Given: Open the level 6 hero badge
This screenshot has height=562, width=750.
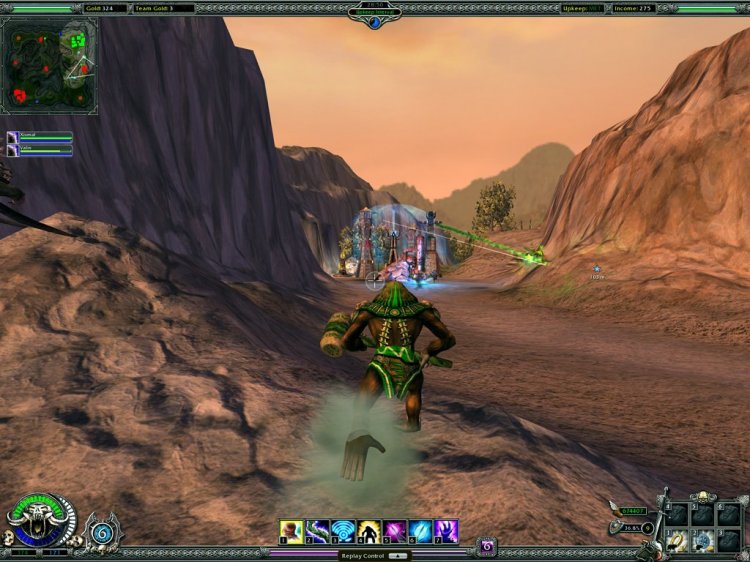Looking at the screenshot, I should point(101,531).
